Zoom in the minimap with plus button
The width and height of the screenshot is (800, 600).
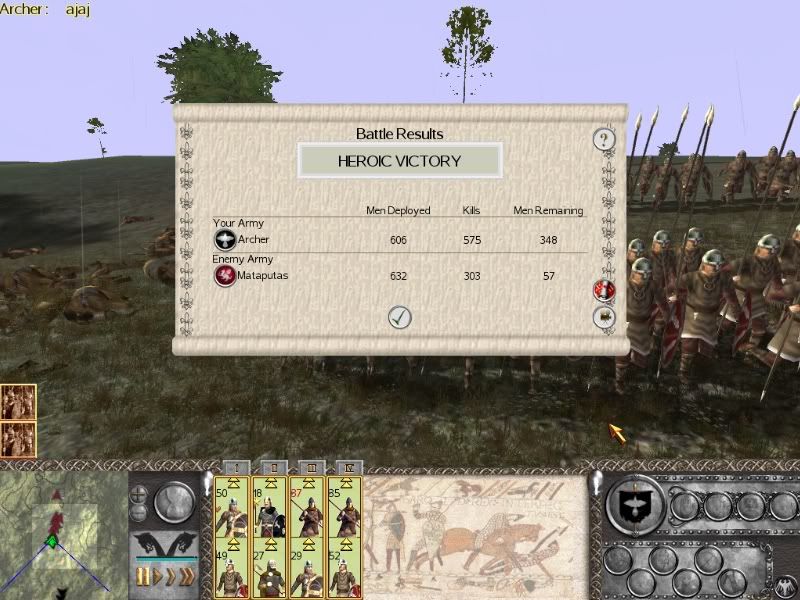point(139,492)
